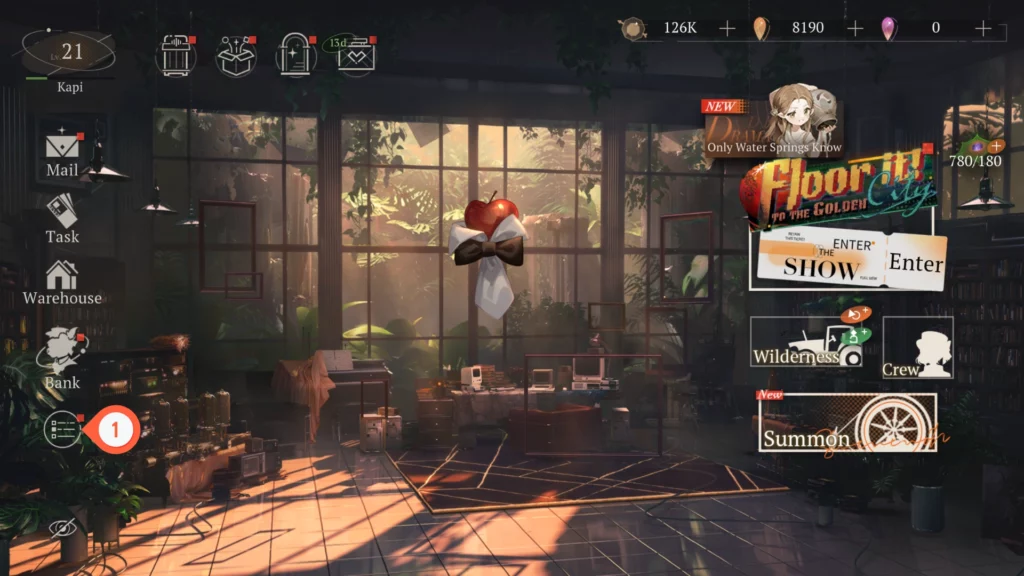Image resolution: width=1024 pixels, height=576 pixels.
Task: Open Kapi's level 21 player profile
Action: [x=68, y=55]
